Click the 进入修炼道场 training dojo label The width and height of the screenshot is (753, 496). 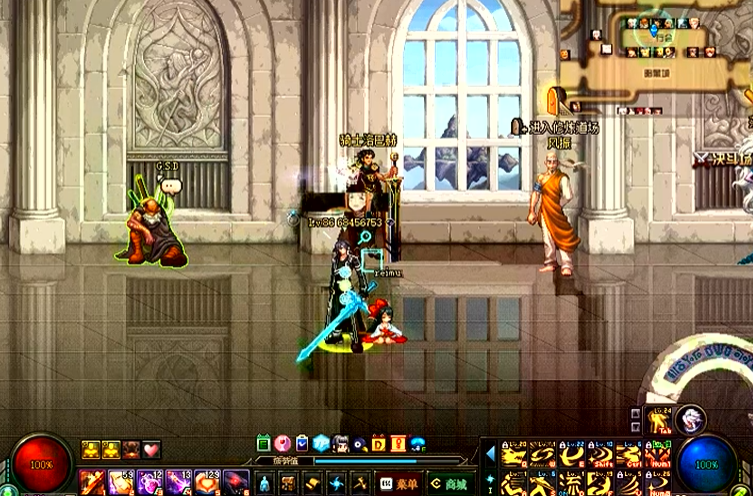tap(561, 127)
